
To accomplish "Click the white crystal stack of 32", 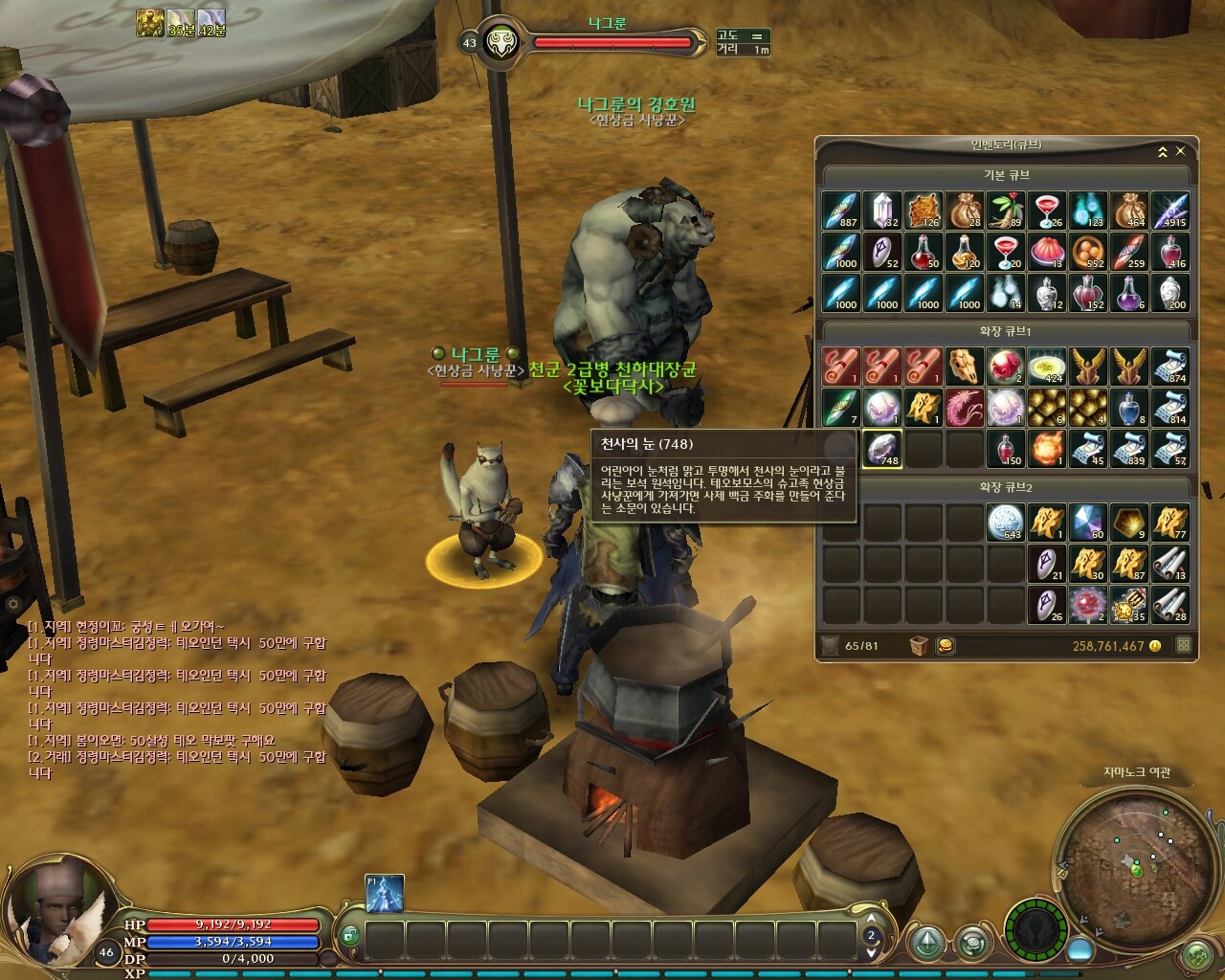I will 882,211.
